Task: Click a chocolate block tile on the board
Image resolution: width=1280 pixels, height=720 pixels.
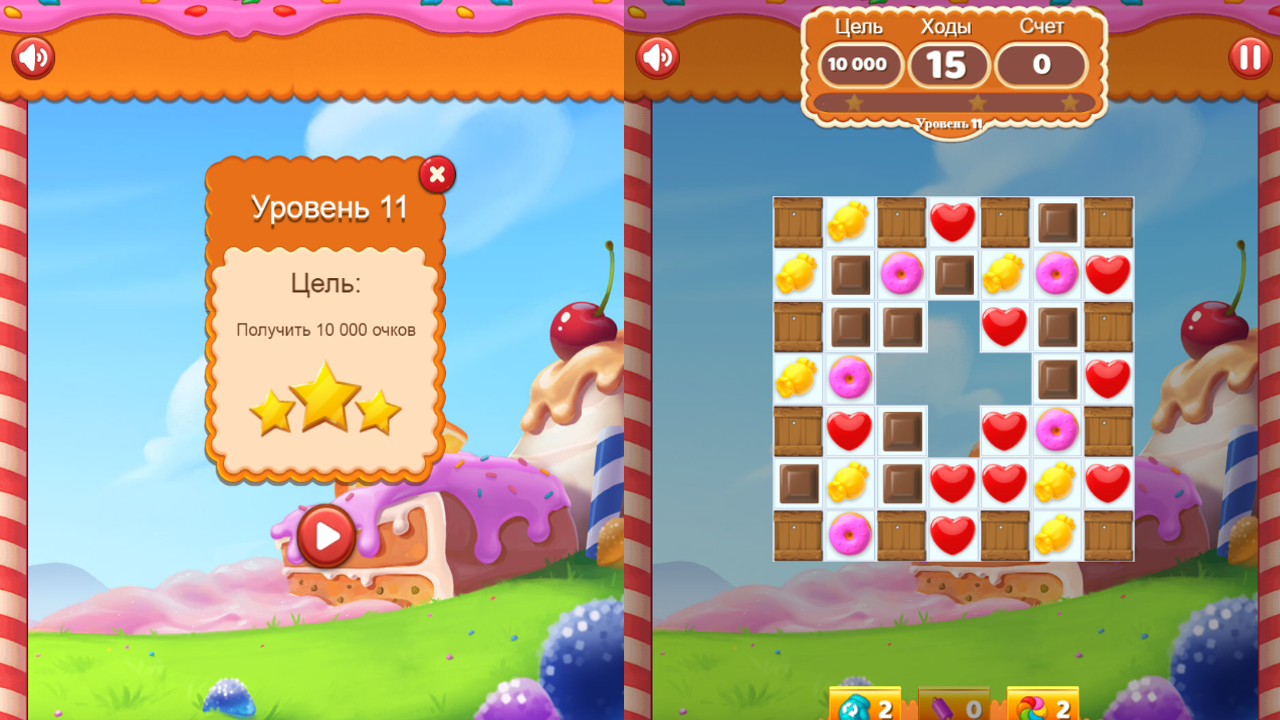Action: 849,274
